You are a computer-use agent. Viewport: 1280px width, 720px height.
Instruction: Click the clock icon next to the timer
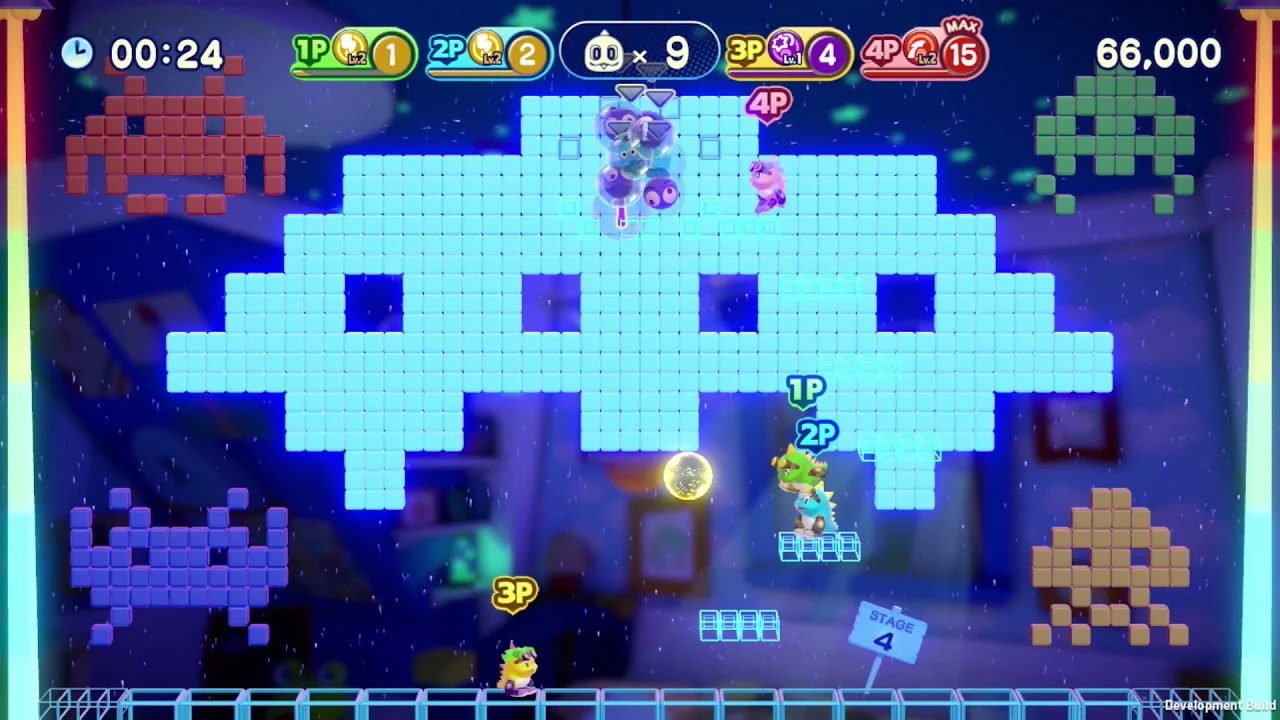(x=77, y=52)
